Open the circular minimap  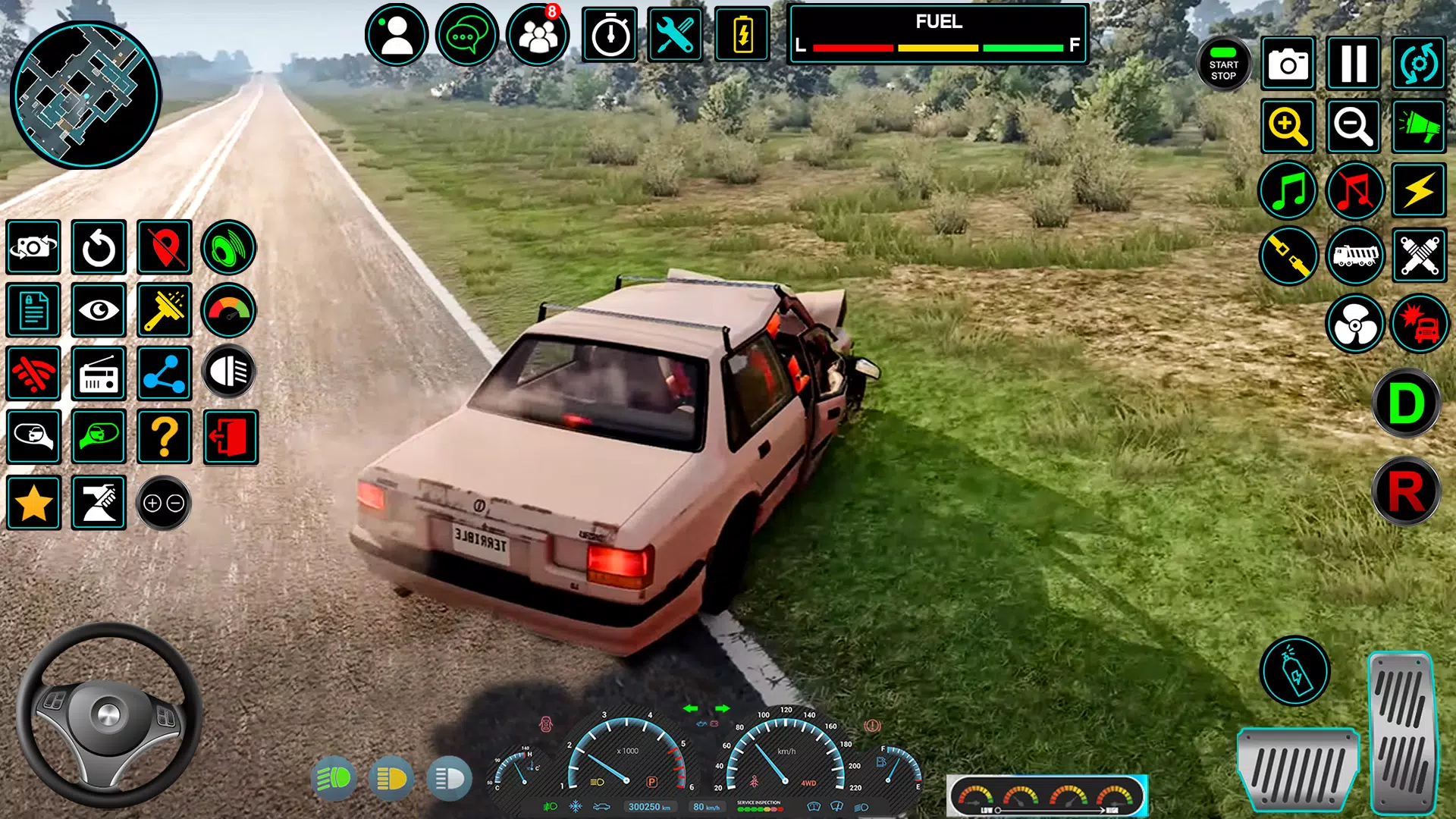point(85,95)
